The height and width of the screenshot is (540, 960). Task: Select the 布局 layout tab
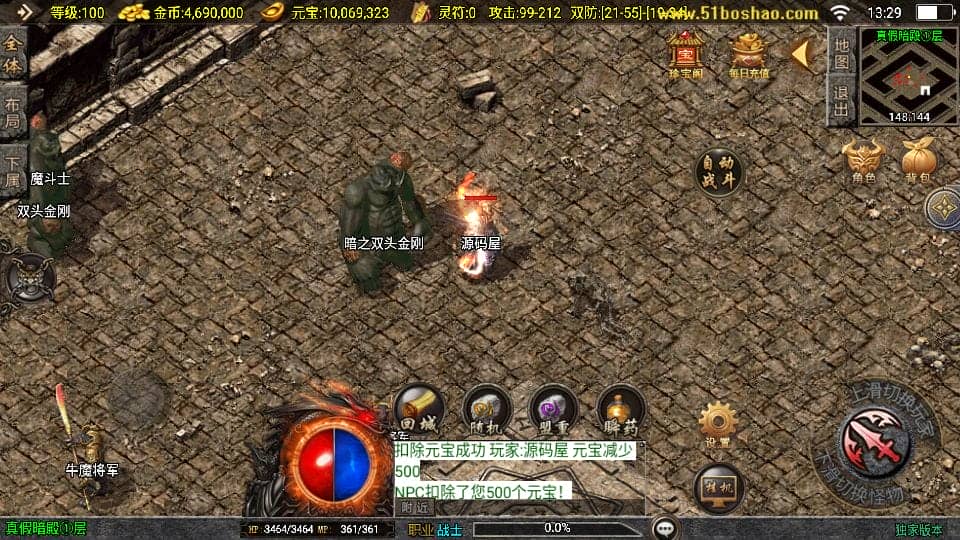point(13,112)
